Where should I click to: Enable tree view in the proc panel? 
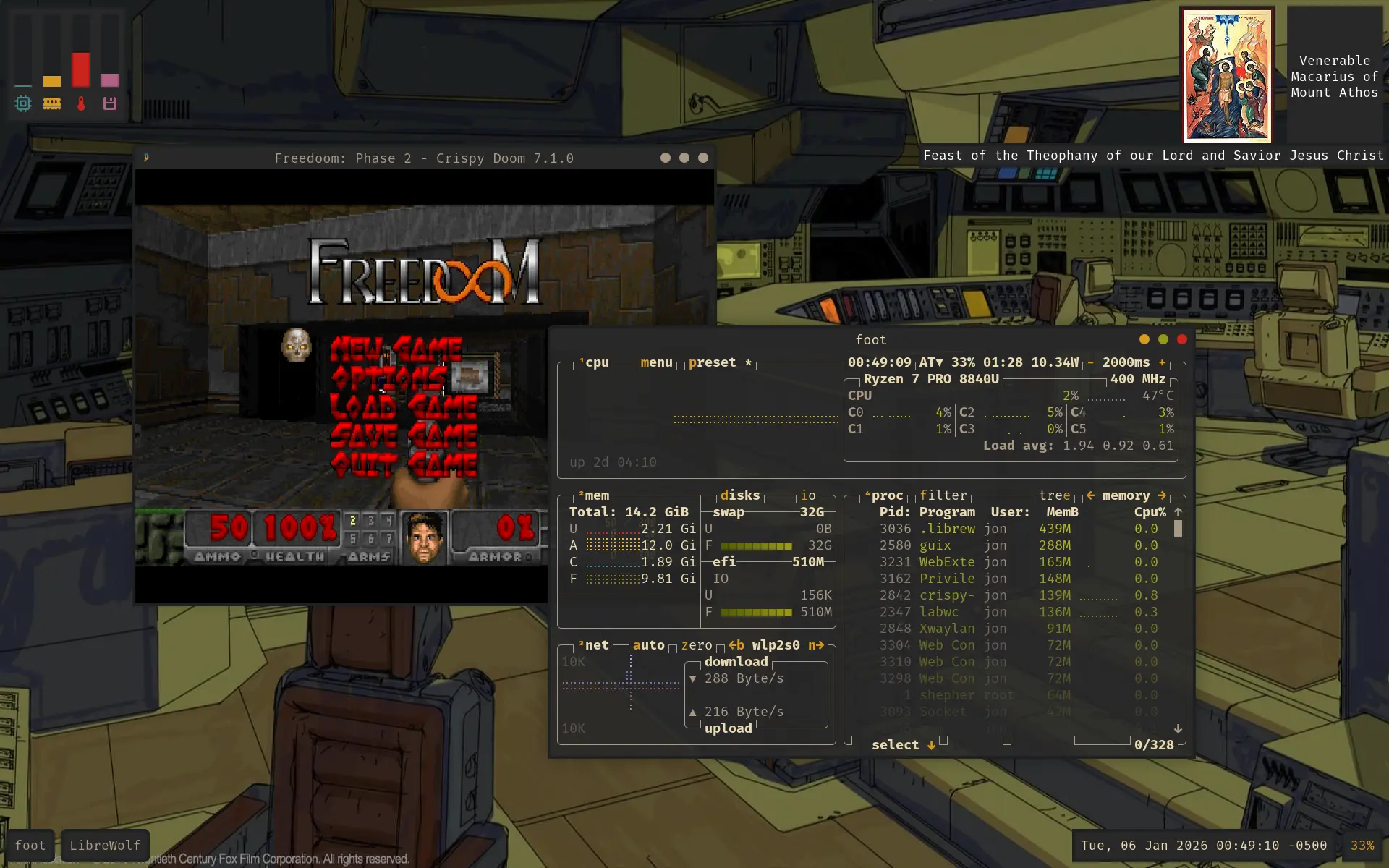pyautogui.click(x=1054, y=495)
